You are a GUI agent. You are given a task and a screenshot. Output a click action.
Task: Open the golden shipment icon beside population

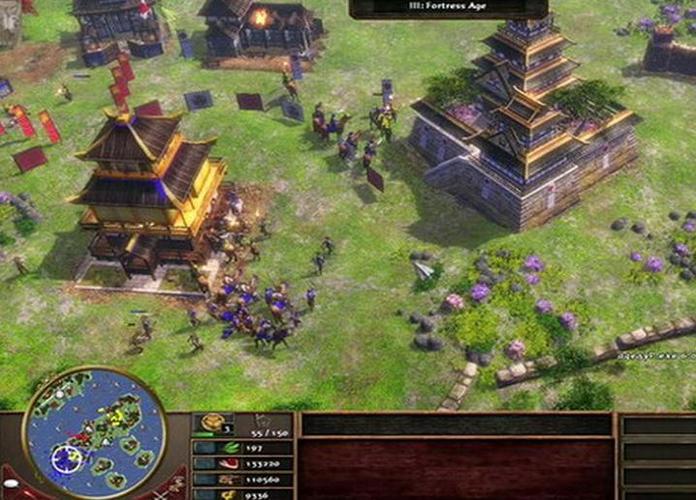(212, 424)
